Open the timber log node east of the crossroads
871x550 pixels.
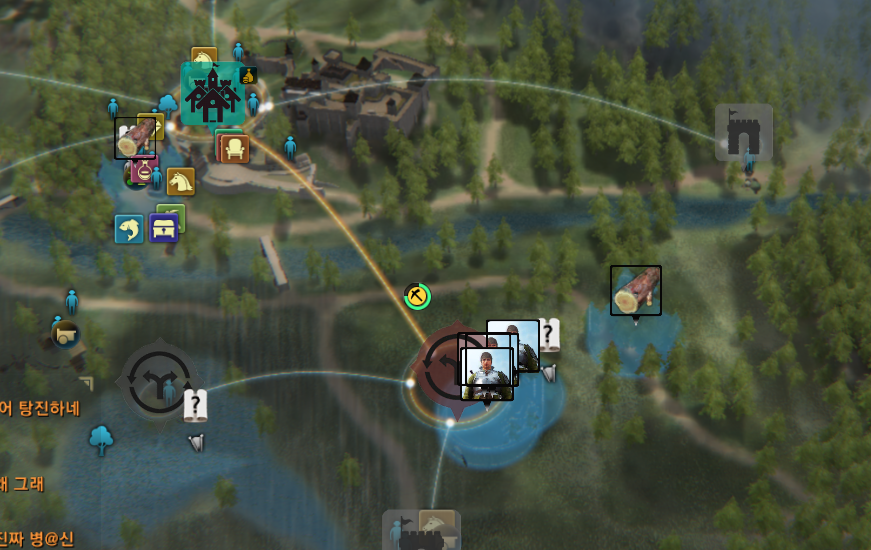(x=636, y=290)
